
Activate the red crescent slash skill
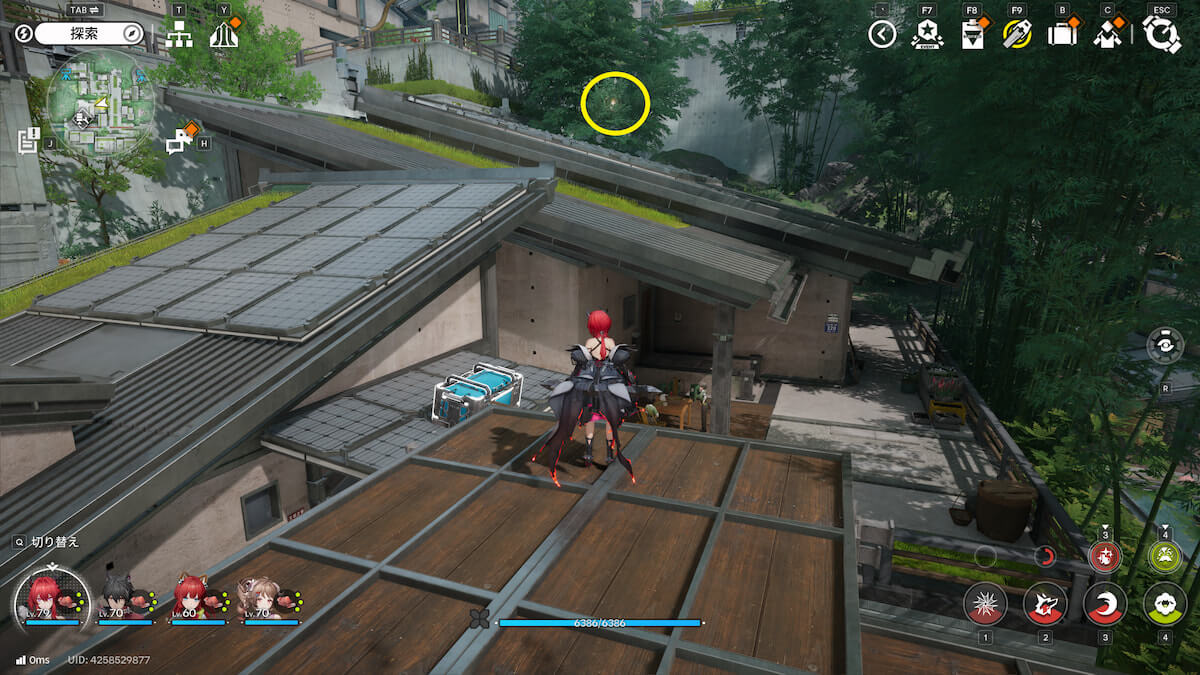pyautogui.click(x=1105, y=603)
